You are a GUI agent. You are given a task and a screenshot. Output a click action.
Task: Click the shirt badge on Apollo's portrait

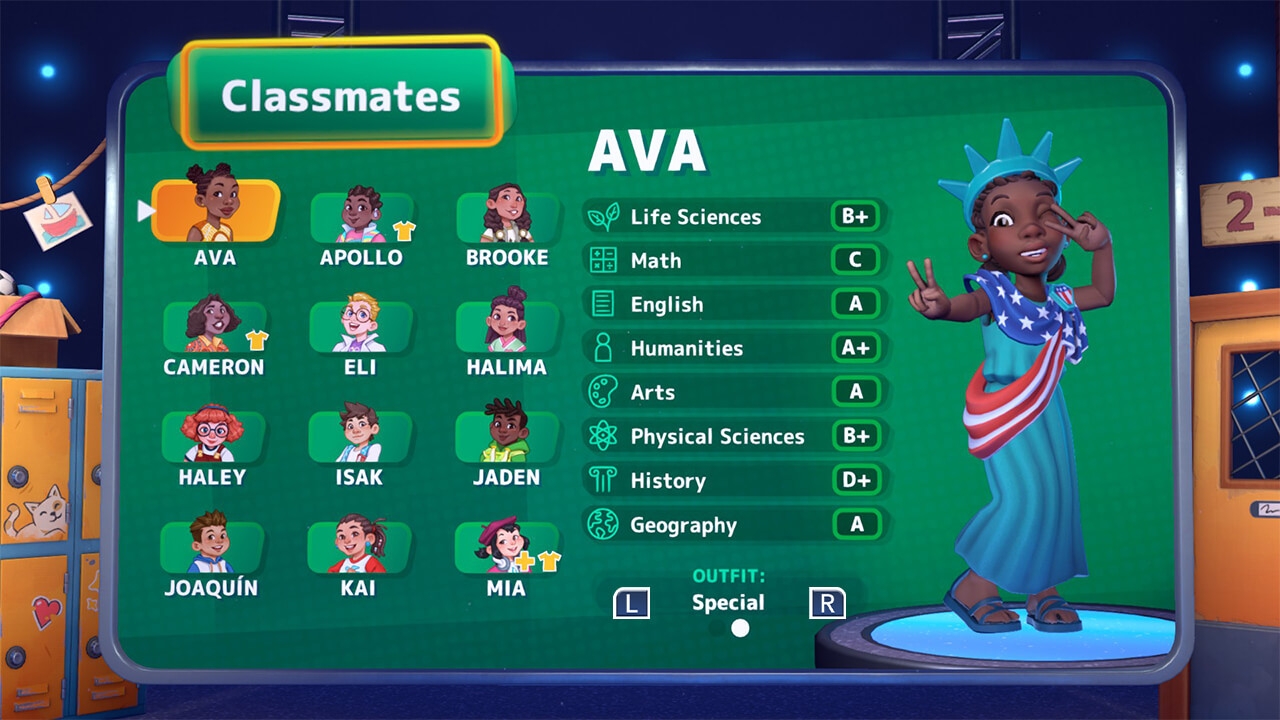tap(403, 230)
